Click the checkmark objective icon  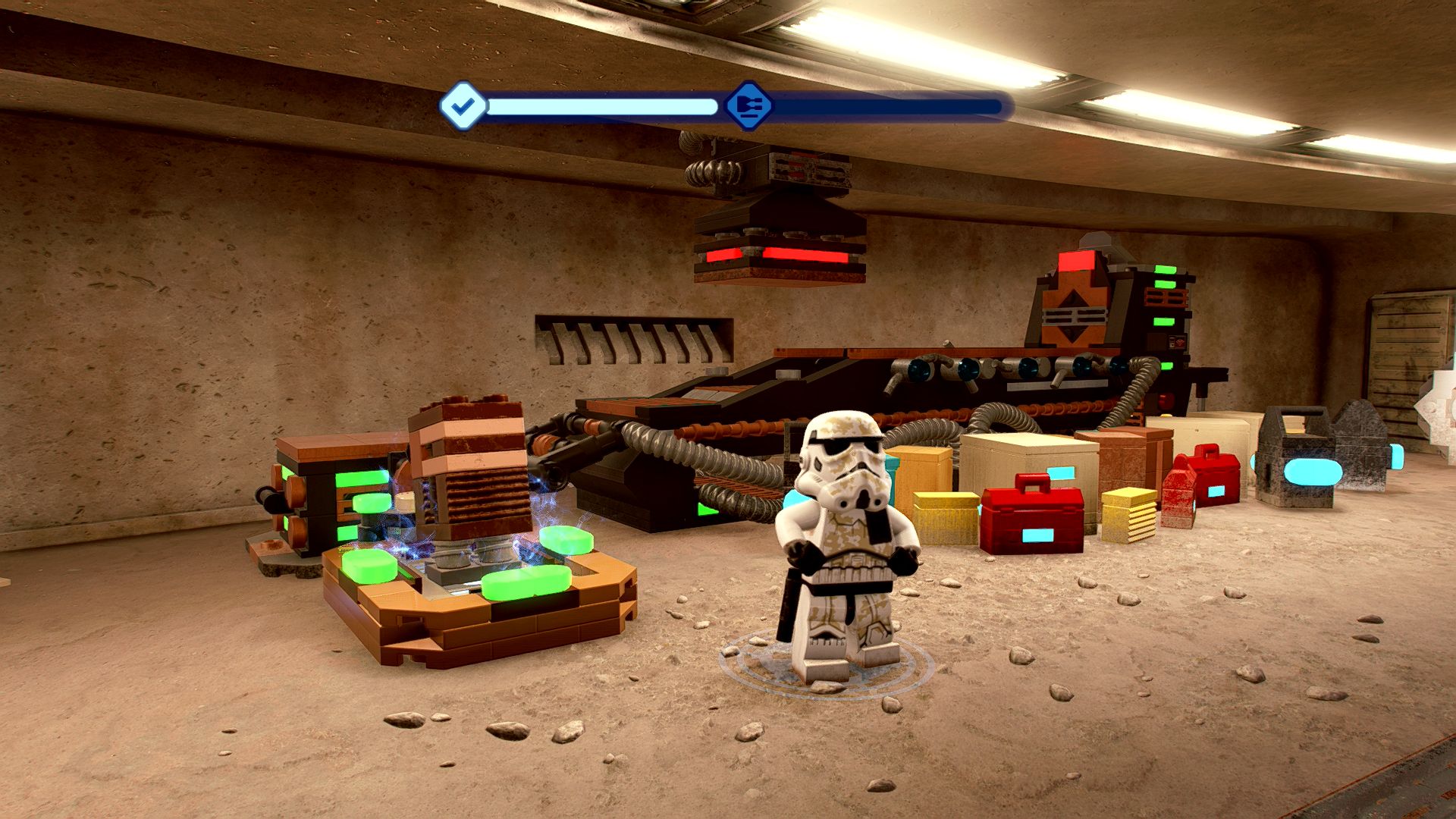[x=463, y=106]
